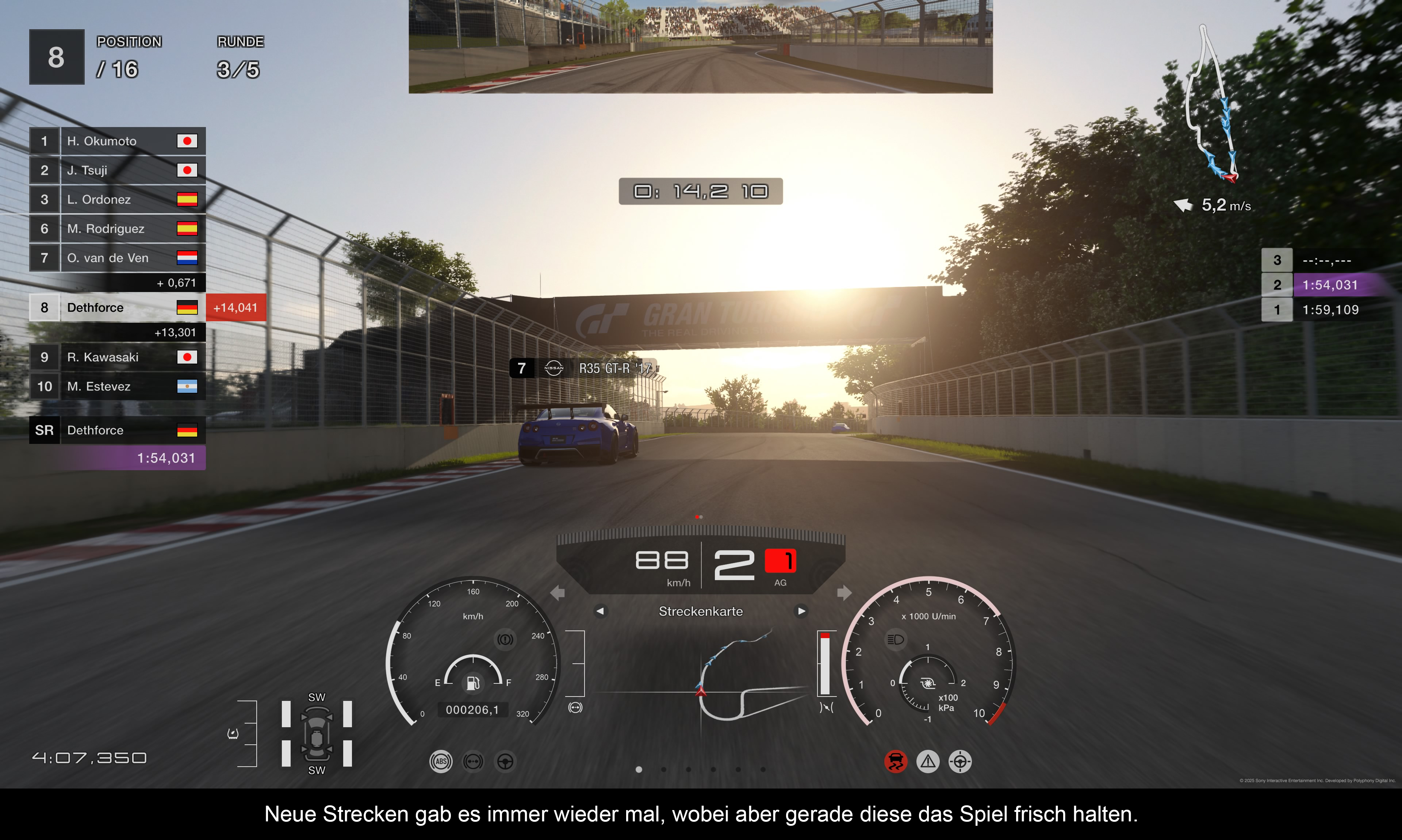
Task: Select the steering wheel assist icon
Action: click(x=505, y=761)
